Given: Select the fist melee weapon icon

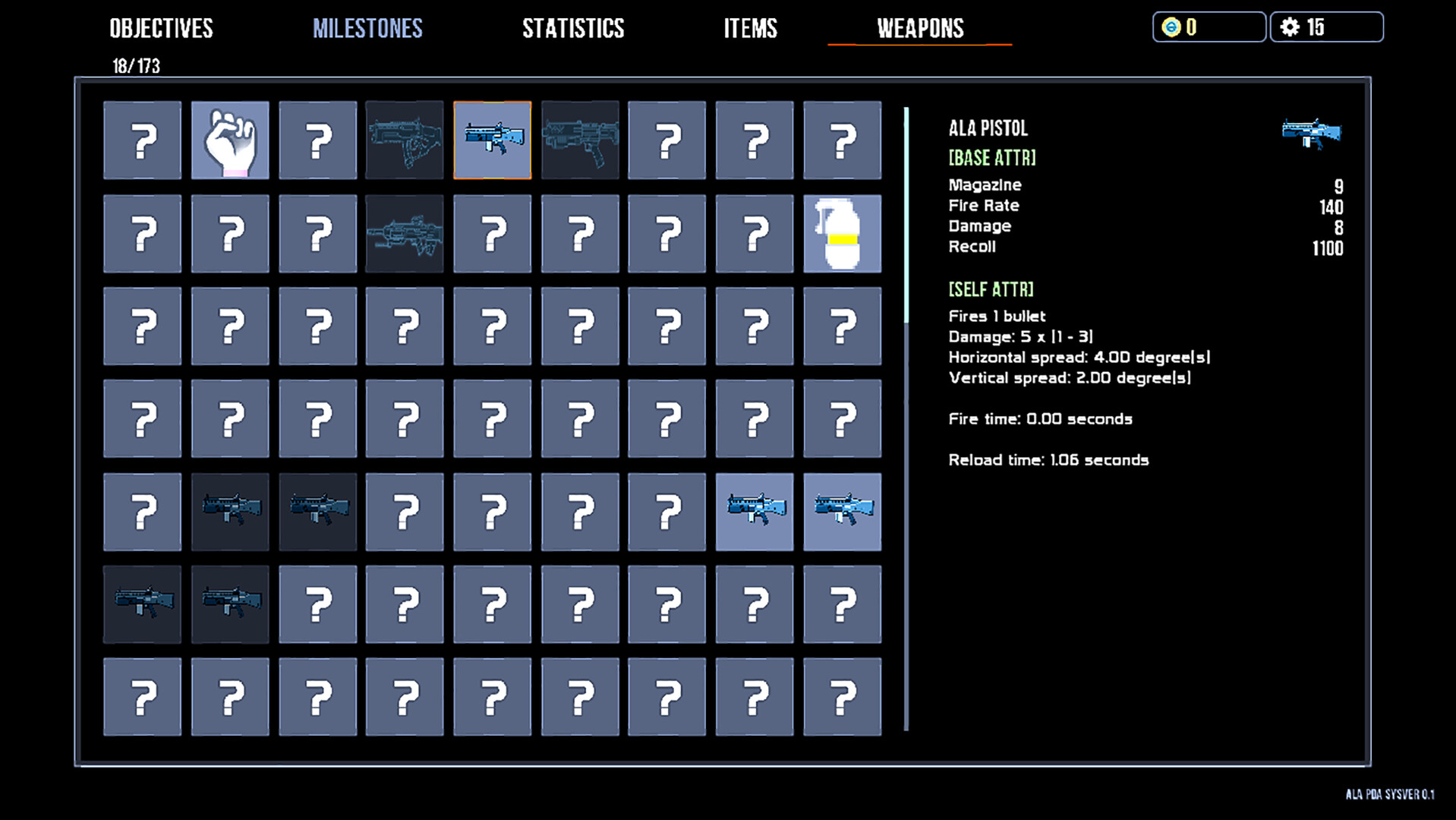Looking at the screenshot, I should (x=229, y=141).
